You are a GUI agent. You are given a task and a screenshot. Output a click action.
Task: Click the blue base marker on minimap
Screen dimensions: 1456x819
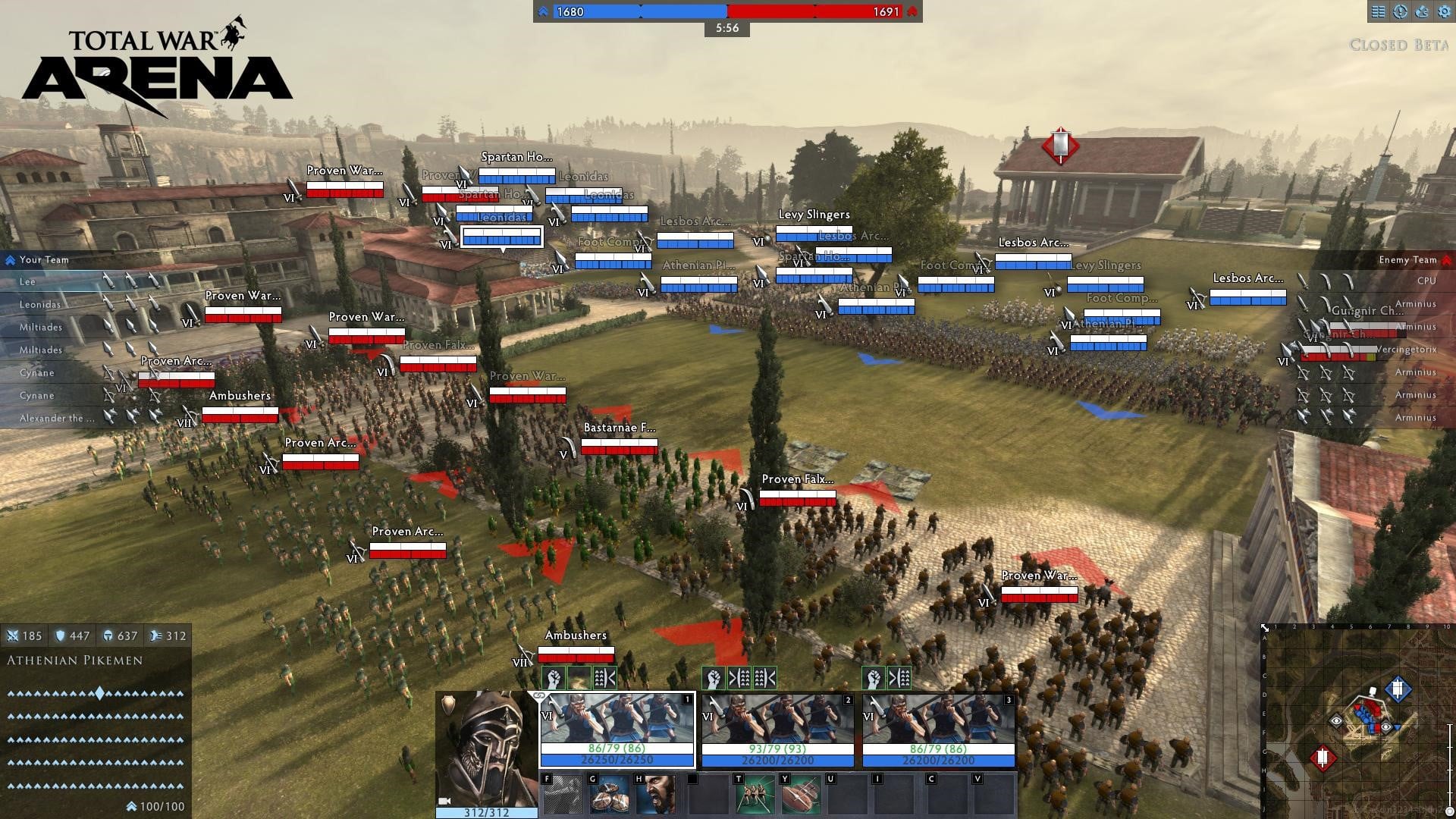pyautogui.click(x=1397, y=689)
